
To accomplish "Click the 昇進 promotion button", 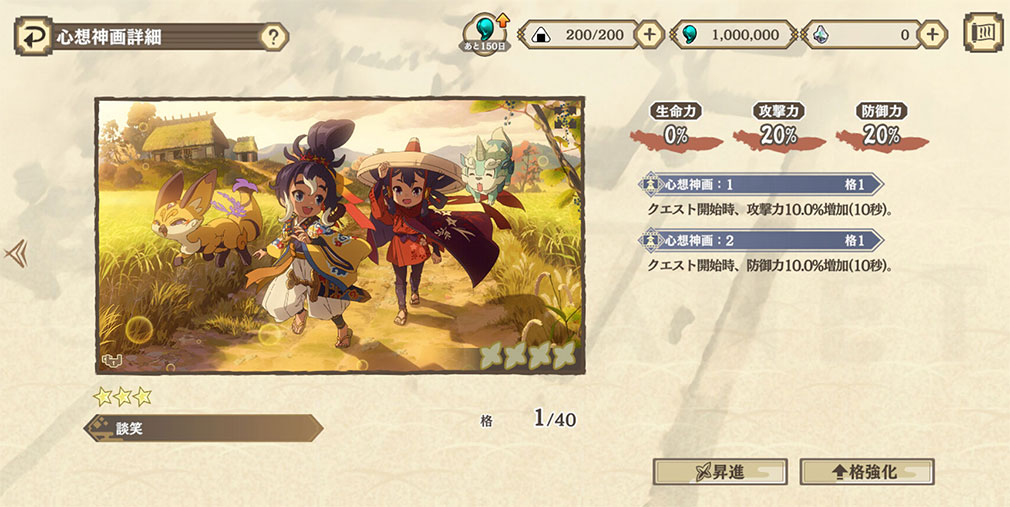I will 720,472.
